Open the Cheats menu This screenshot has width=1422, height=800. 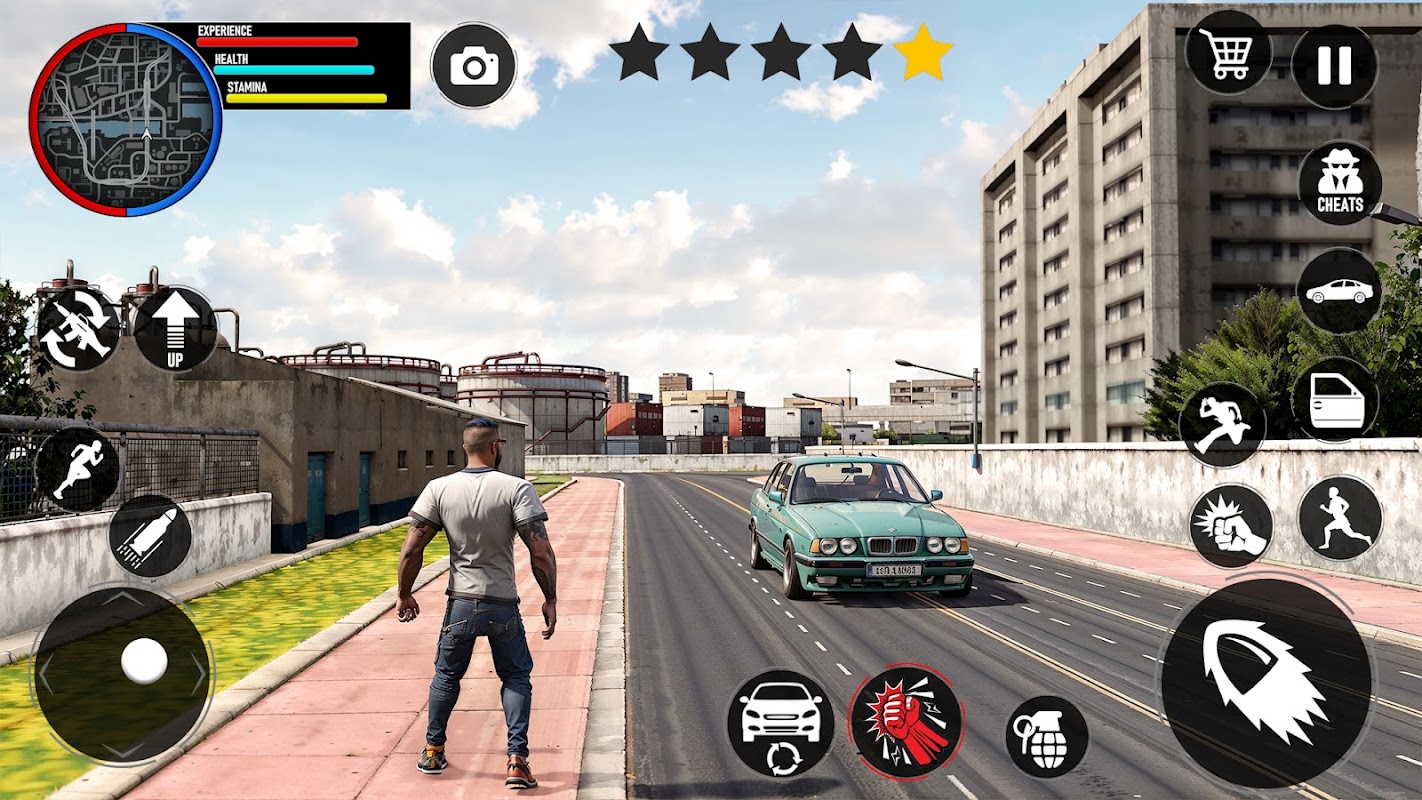[1340, 182]
